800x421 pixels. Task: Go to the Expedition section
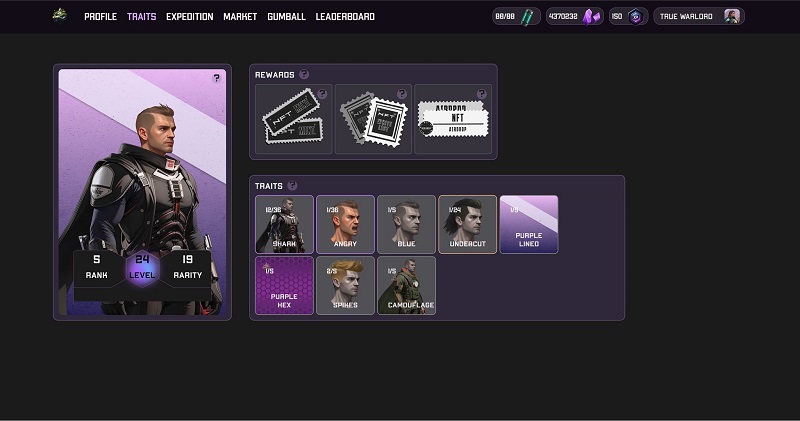click(x=189, y=17)
